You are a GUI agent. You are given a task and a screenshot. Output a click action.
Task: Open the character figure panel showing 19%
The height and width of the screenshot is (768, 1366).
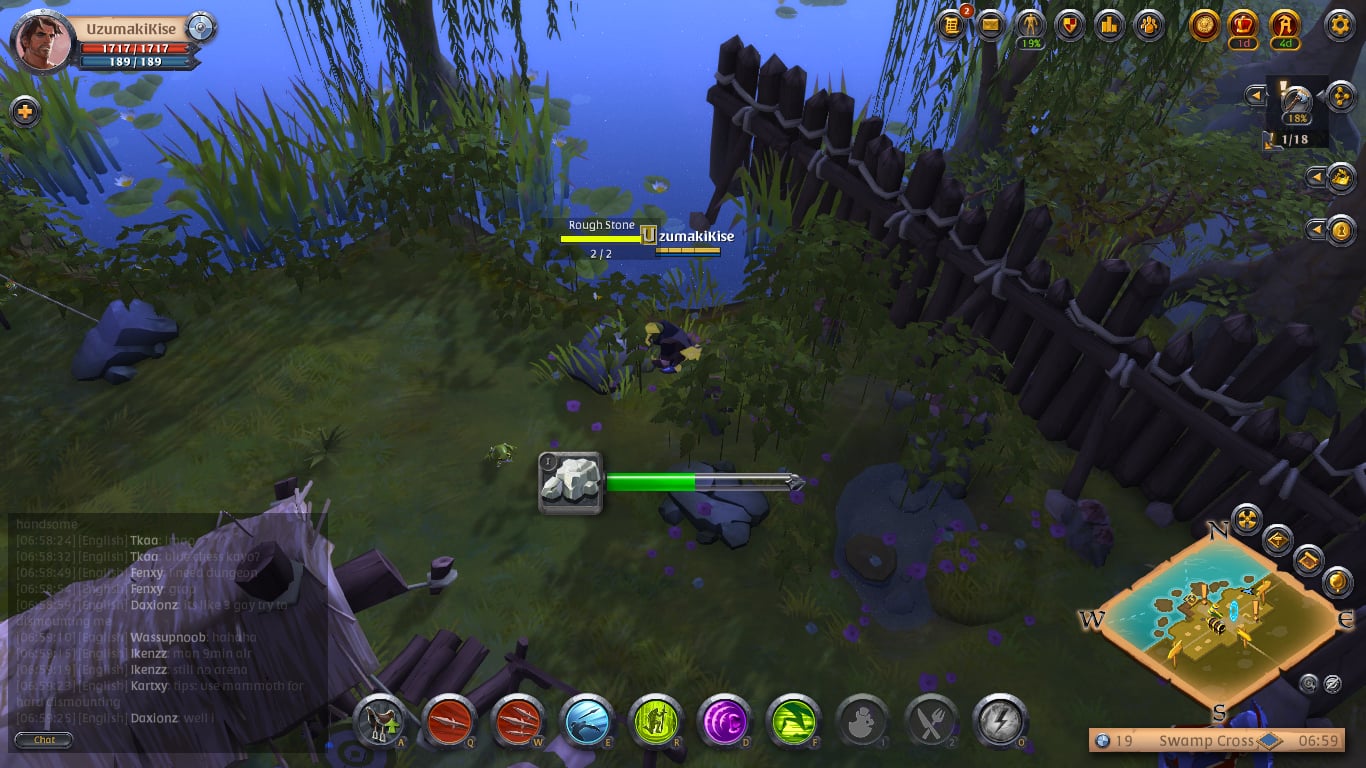pyautogui.click(x=1029, y=26)
